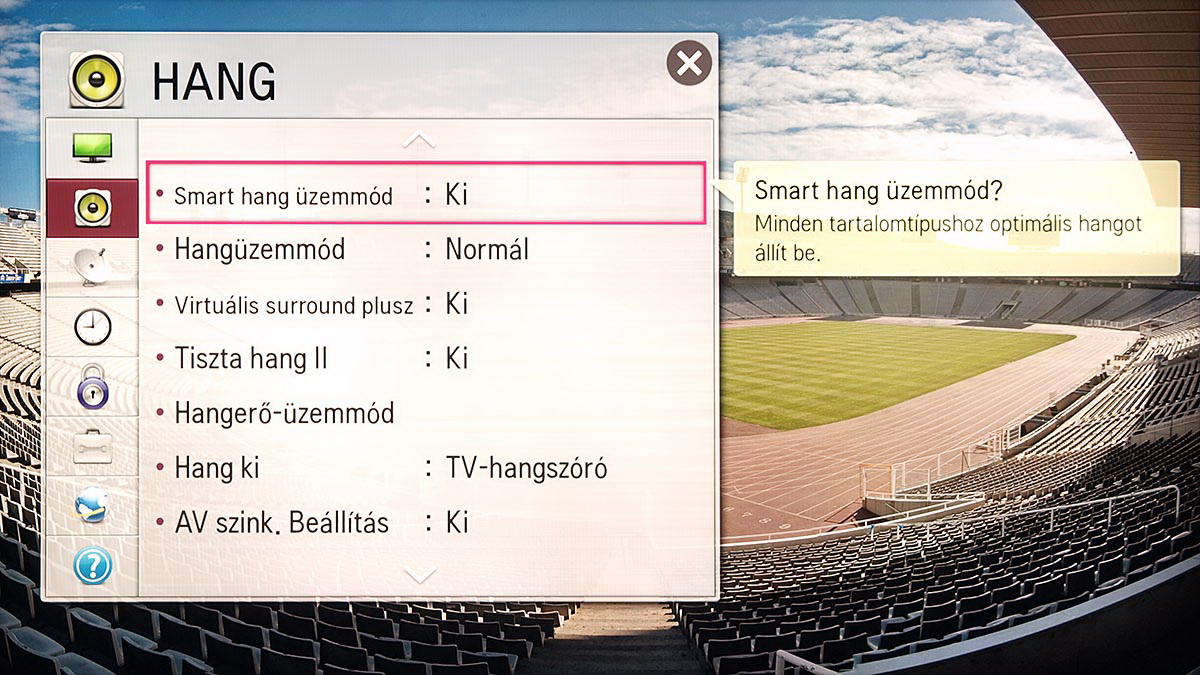The width and height of the screenshot is (1200, 675).
Task: Switch to the sound settings tab (speaker icon)
Action: point(92,207)
